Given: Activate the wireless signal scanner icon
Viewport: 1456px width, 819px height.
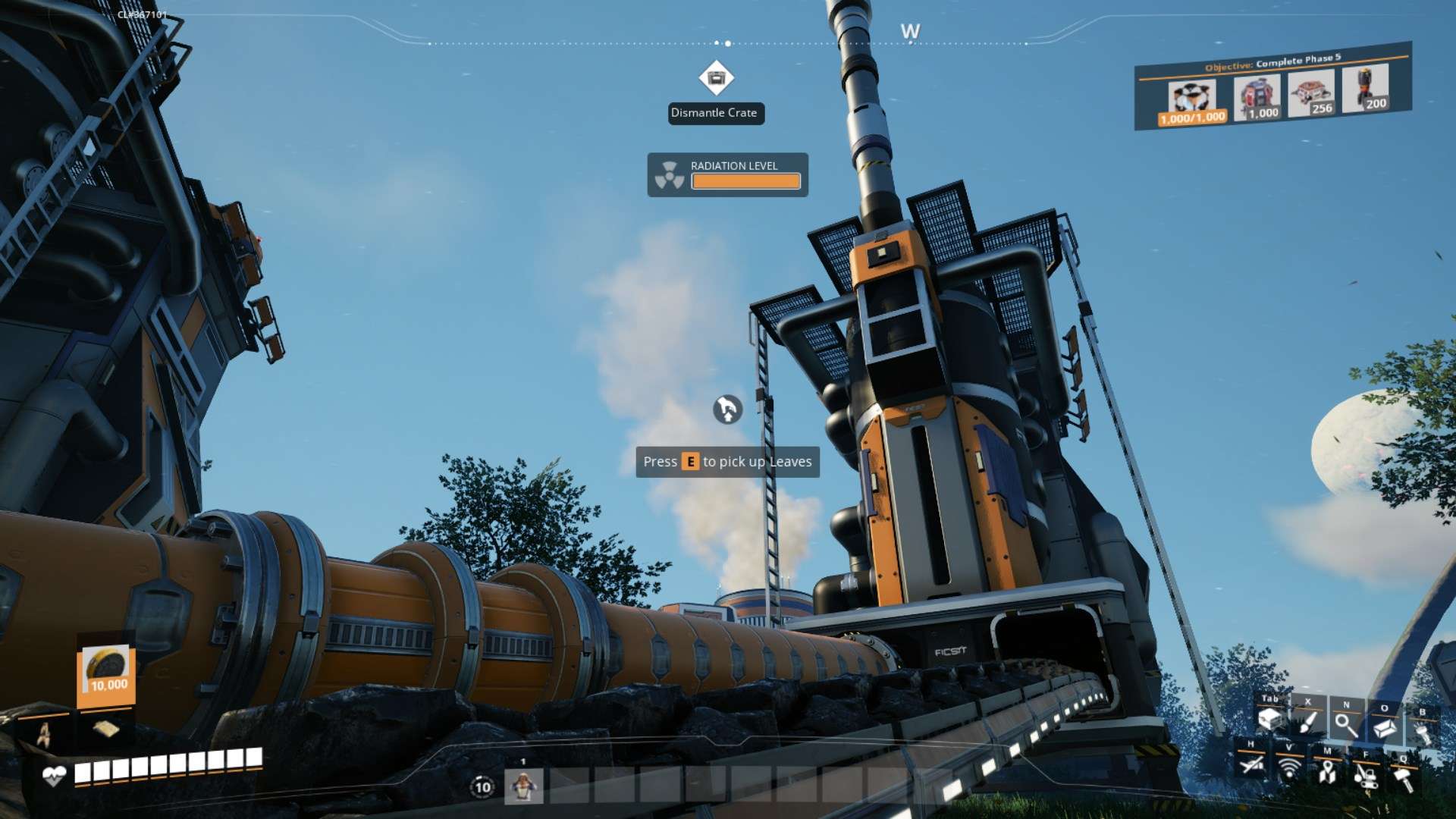Looking at the screenshot, I should coord(1289,768).
